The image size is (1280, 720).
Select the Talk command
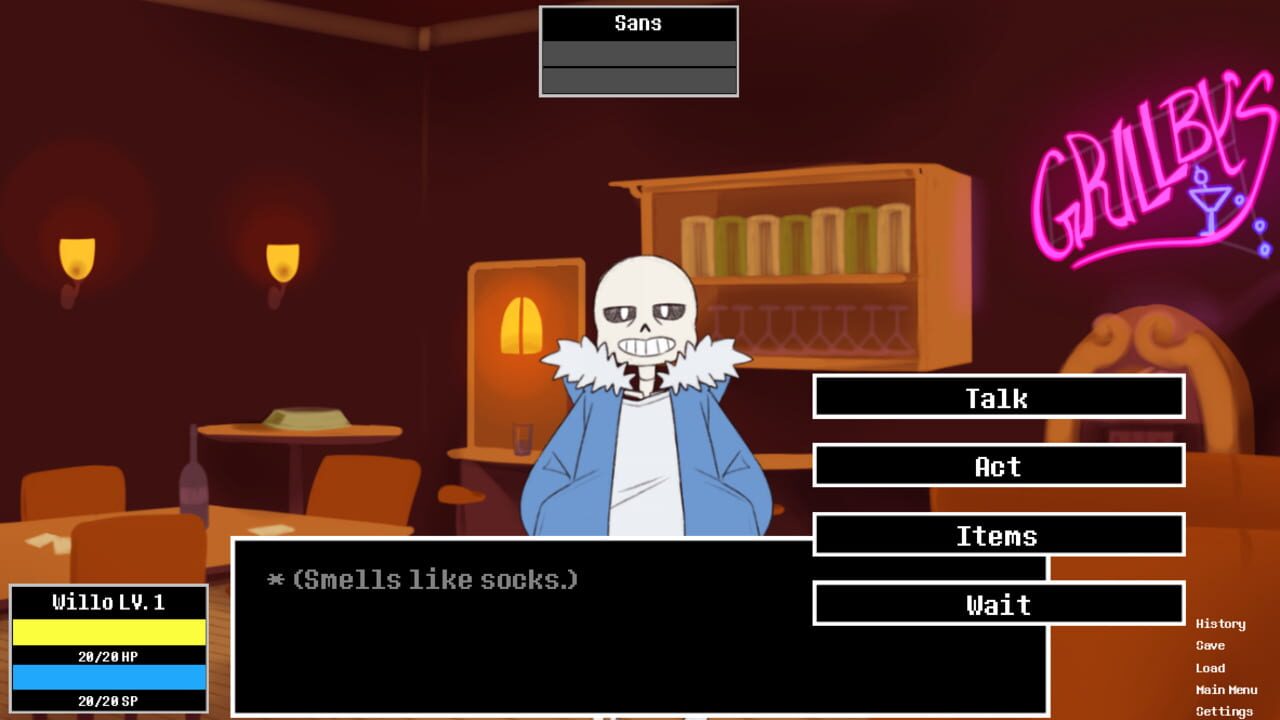pyautogui.click(x=997, y=398)
